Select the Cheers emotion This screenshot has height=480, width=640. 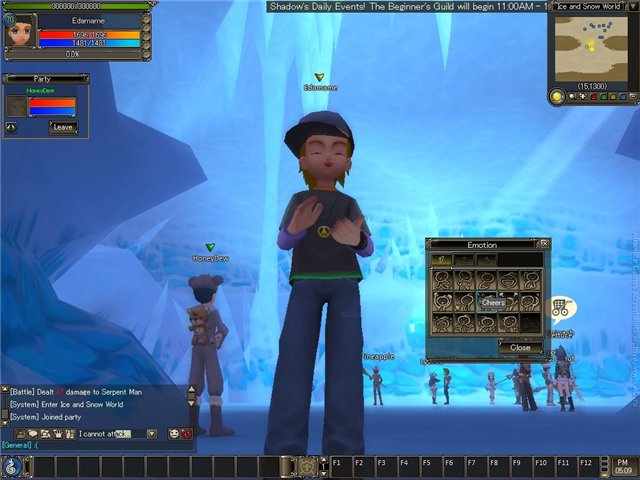pyautogui.click(x=493, y=302)
